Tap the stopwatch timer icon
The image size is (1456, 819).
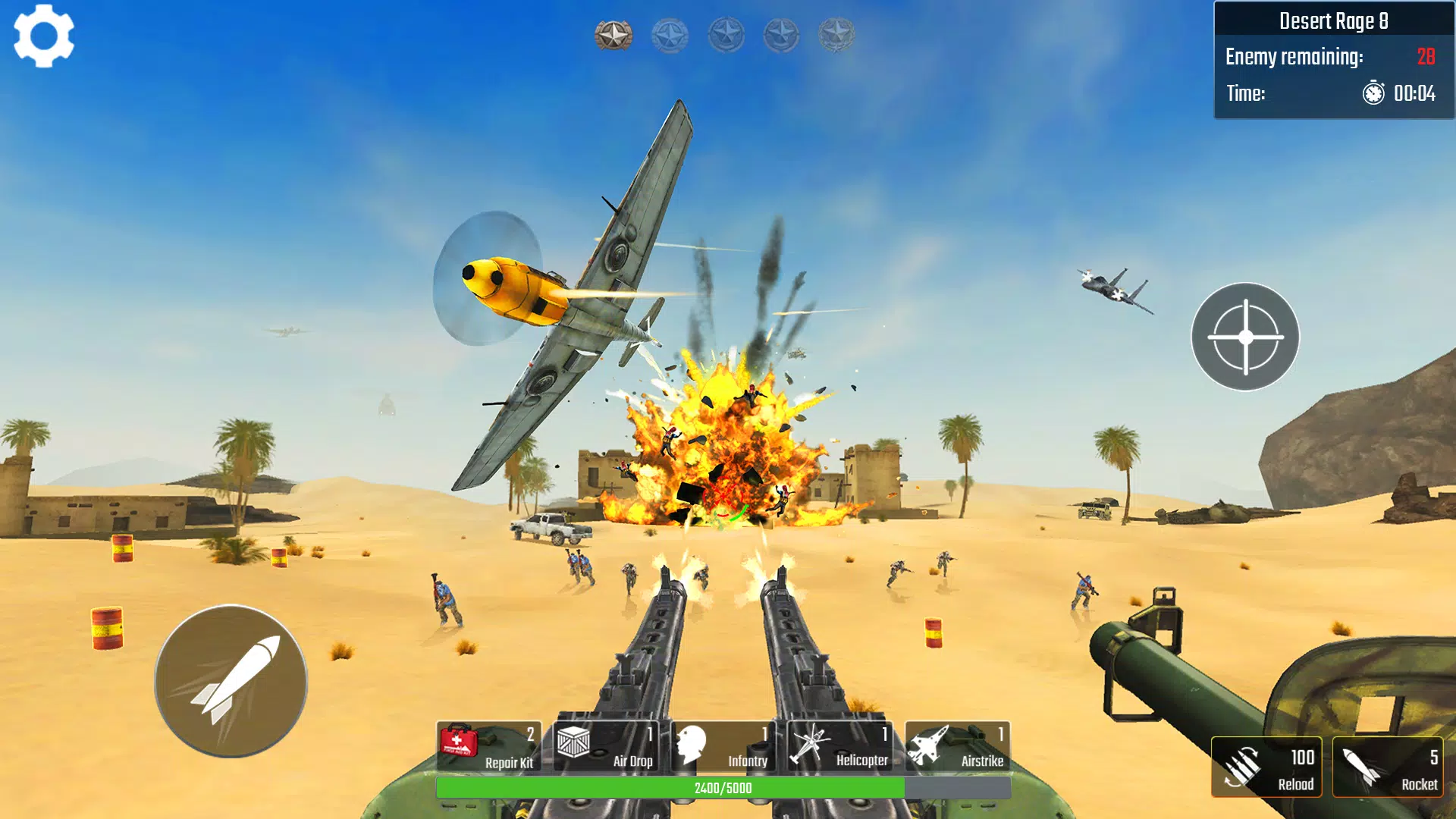coord(1372,95)
